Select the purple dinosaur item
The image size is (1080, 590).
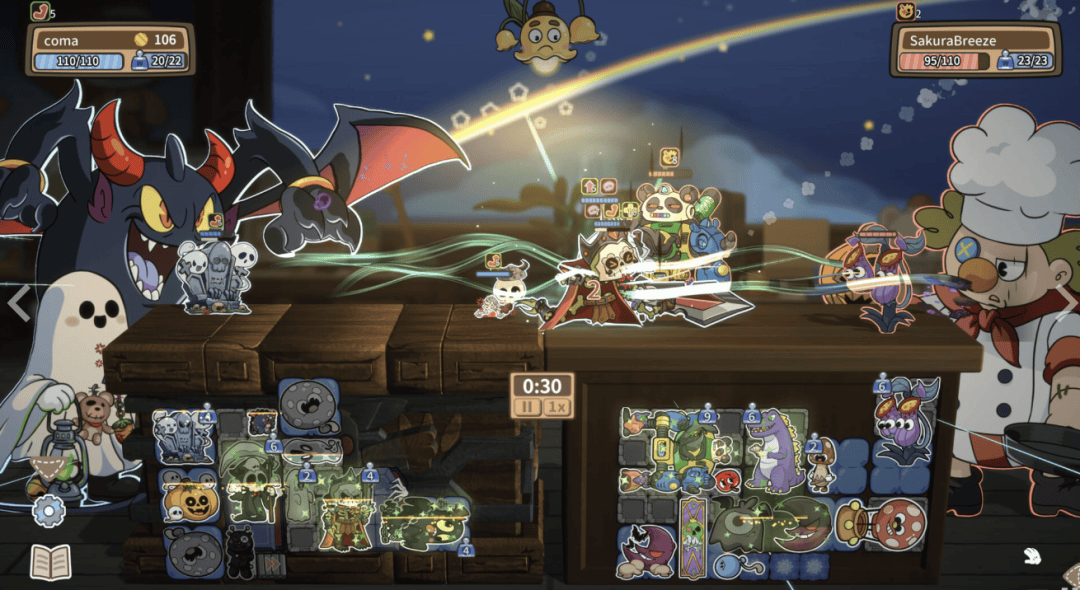[x=770, y=455]
